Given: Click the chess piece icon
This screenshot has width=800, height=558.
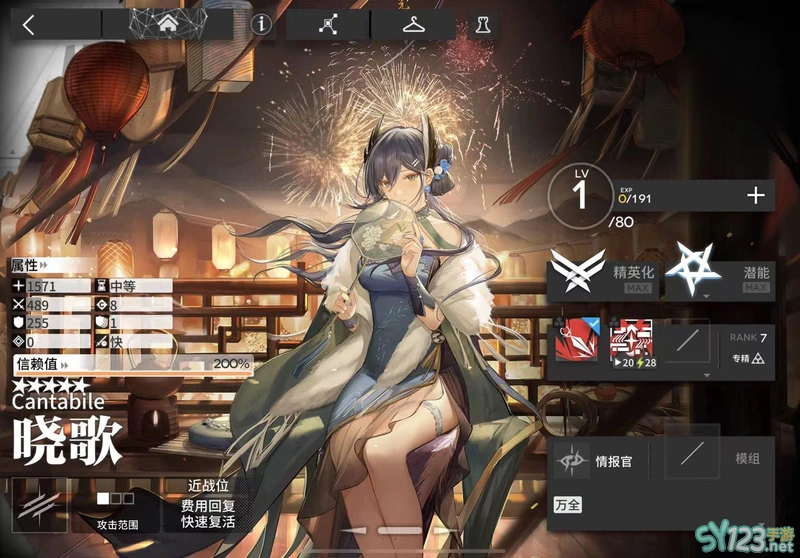Looking at the screenshot, I should pos(484,25).
